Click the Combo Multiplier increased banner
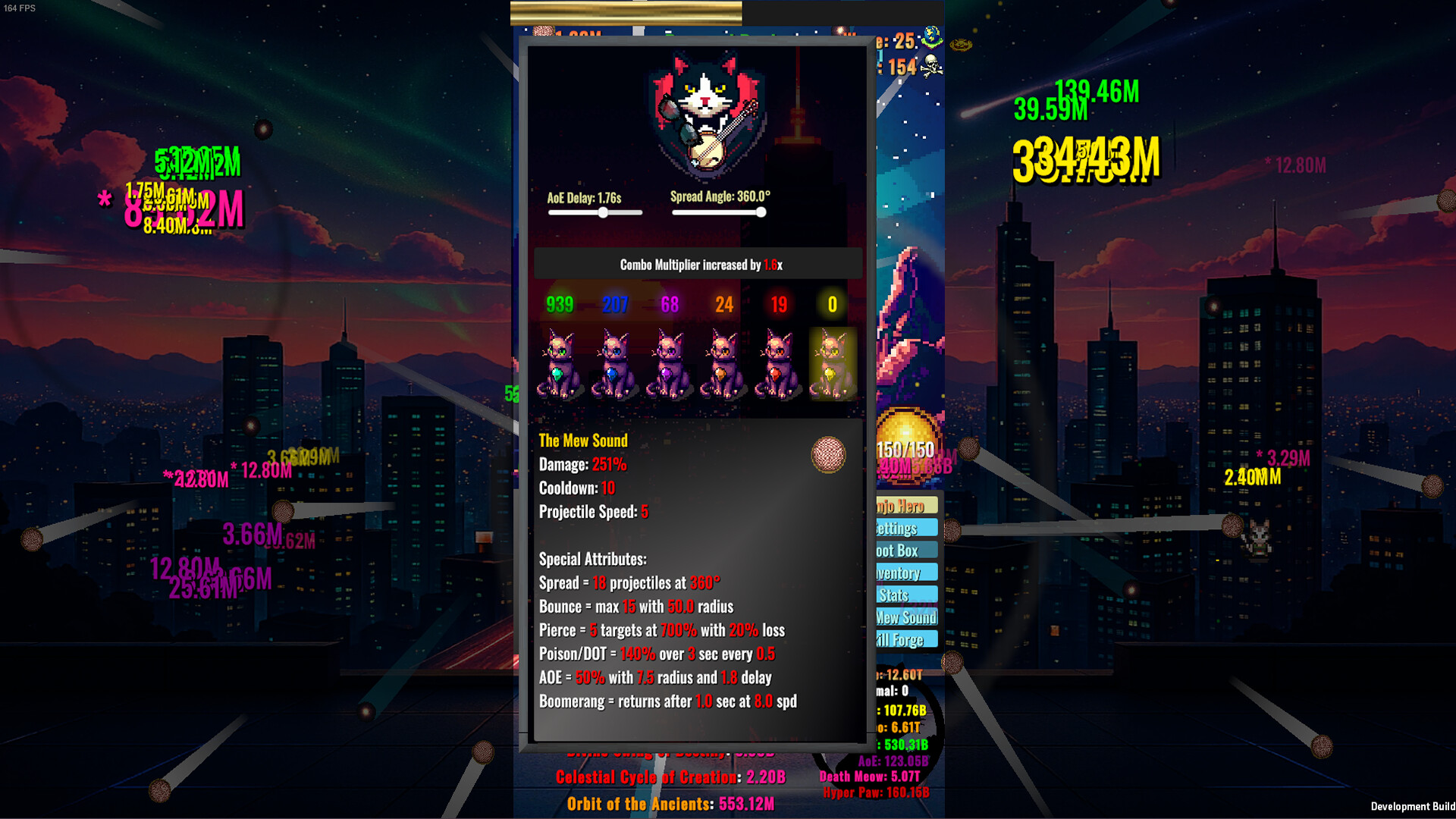The height and width of the screenshot is (819, 1456). coord(698,265)
